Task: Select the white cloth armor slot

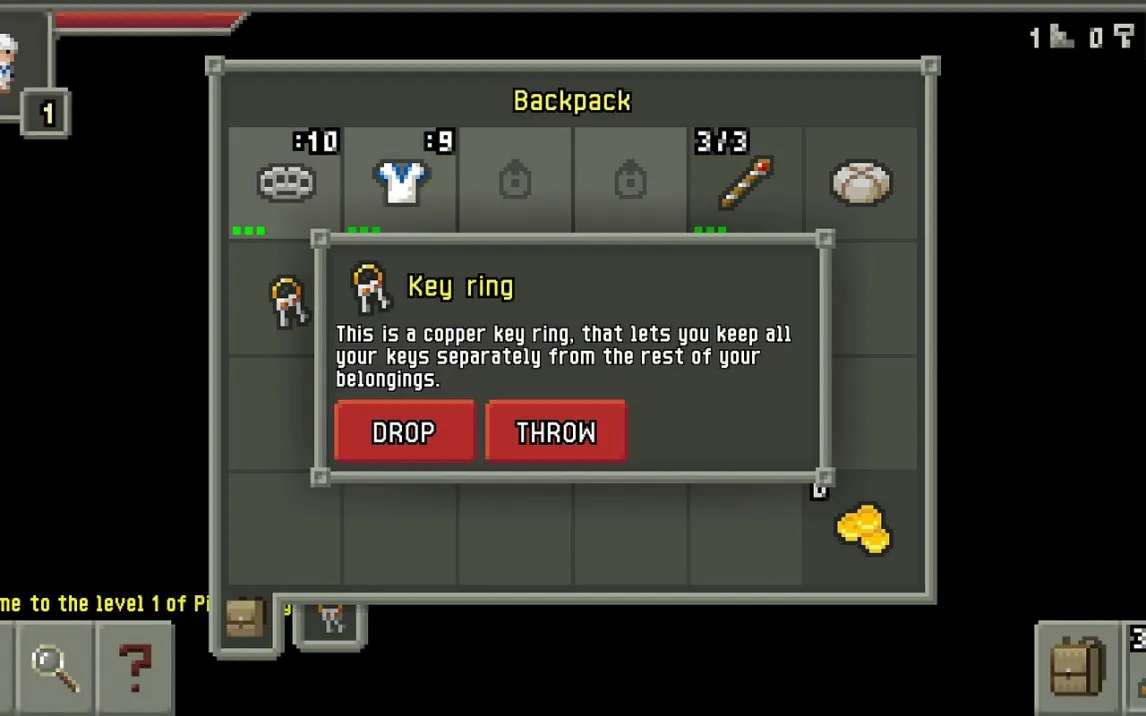Action: click(401, 182)
